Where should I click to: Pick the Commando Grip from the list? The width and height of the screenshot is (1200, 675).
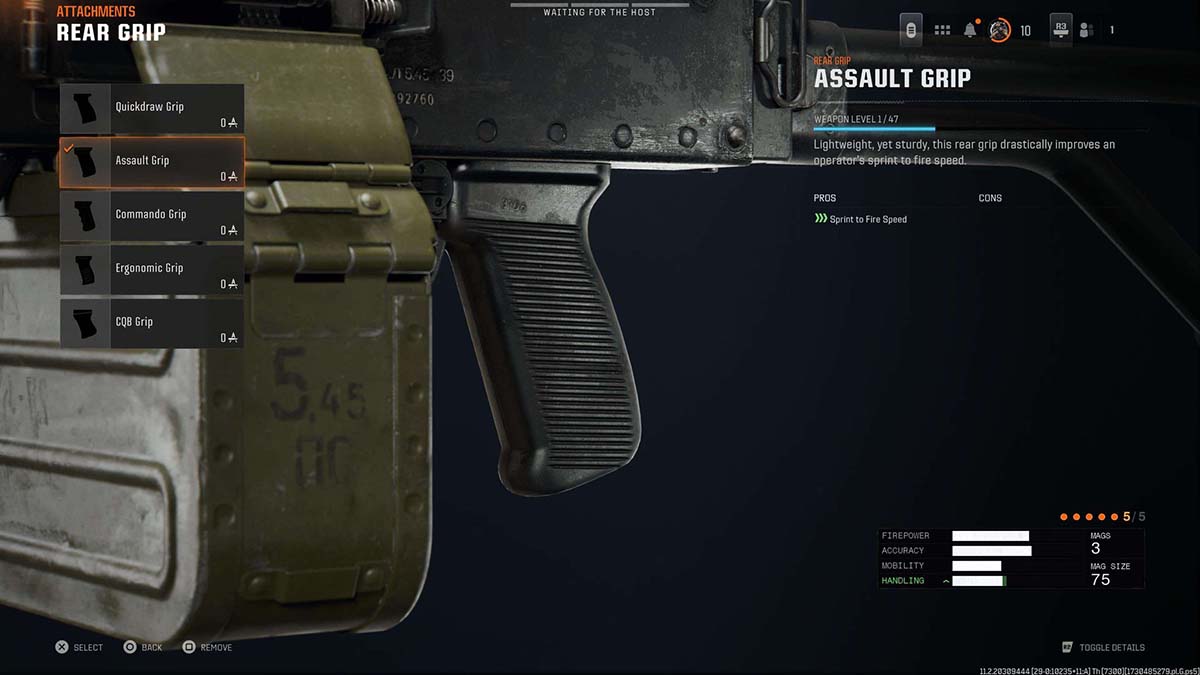pos(152,217)
